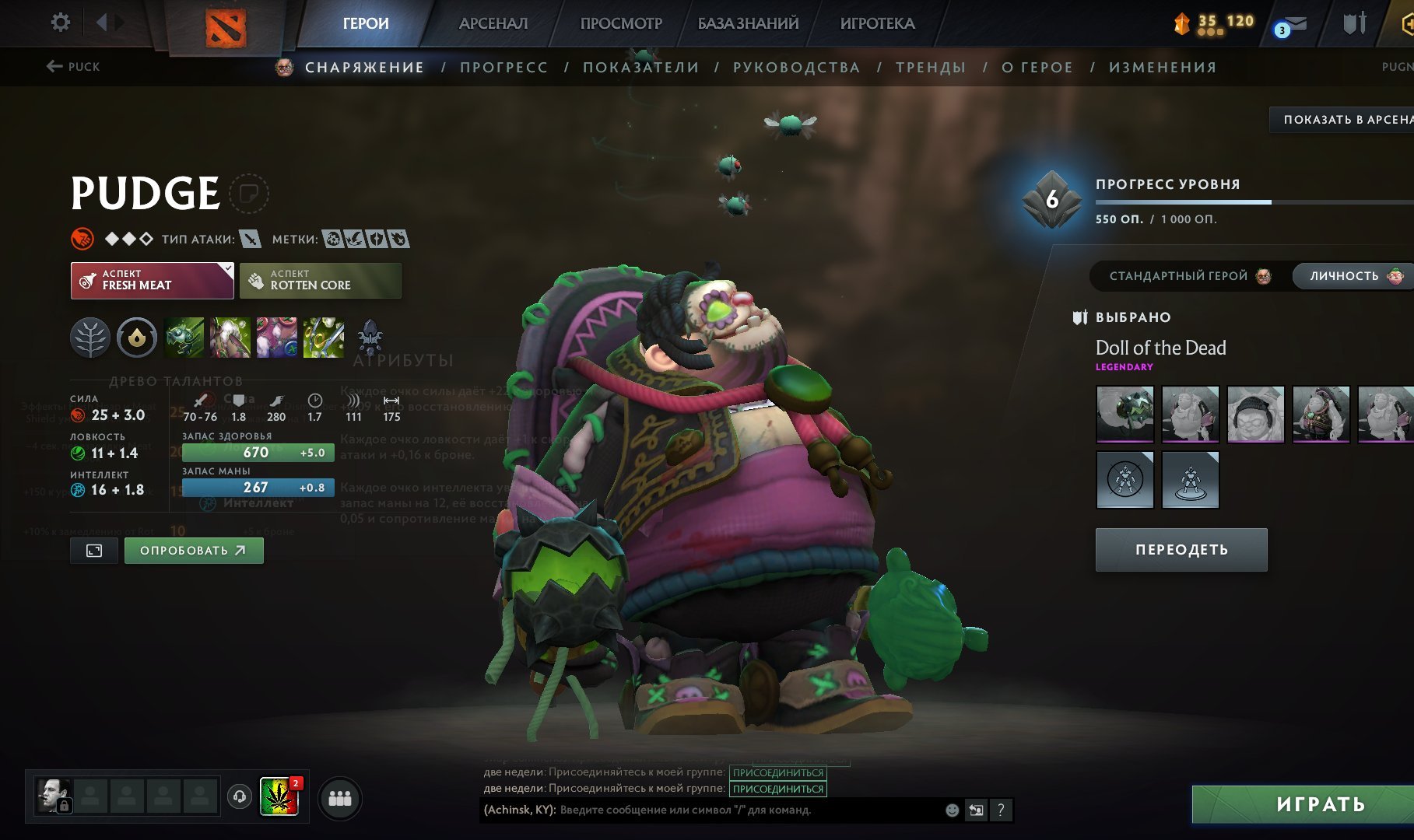The image size is (1414, 840).
Task: Open the Показатели hero section
Action: (640, 68)
